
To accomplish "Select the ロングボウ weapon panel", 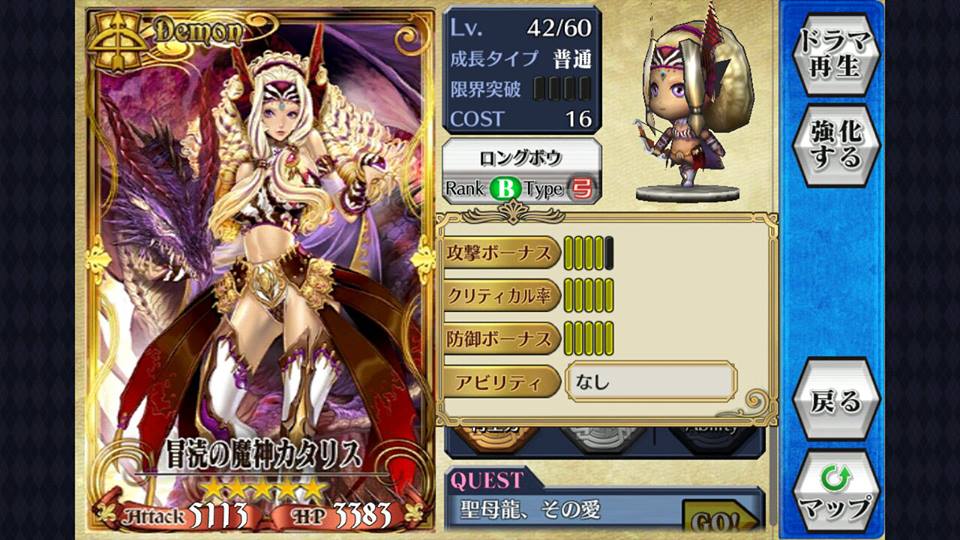I will click(x=521, y=171).
